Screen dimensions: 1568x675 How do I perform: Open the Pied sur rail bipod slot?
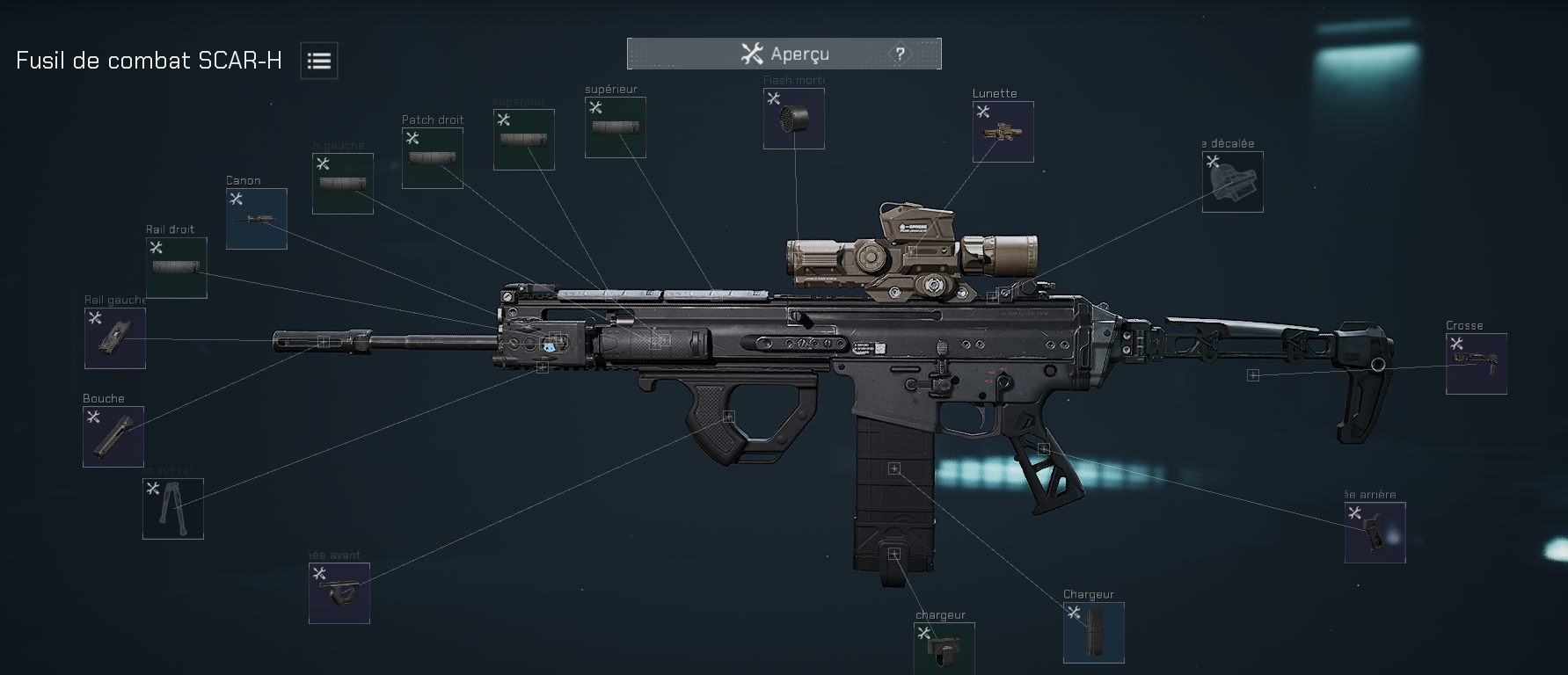(x=172, y=509)
